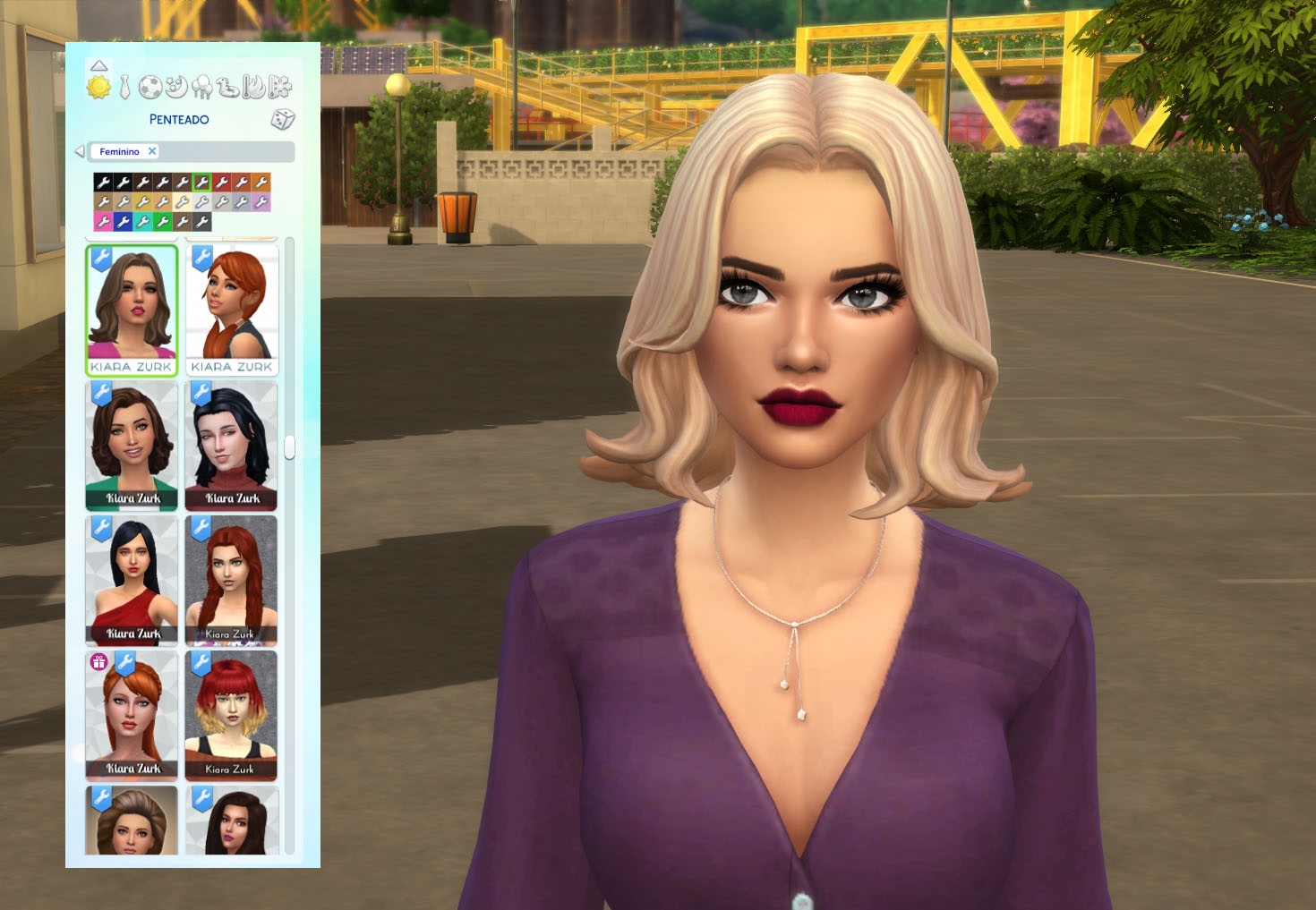This screenshot has width=1316, height=910.
Task: Select the Party wear balloons icon
Action: tap(203, 87)
